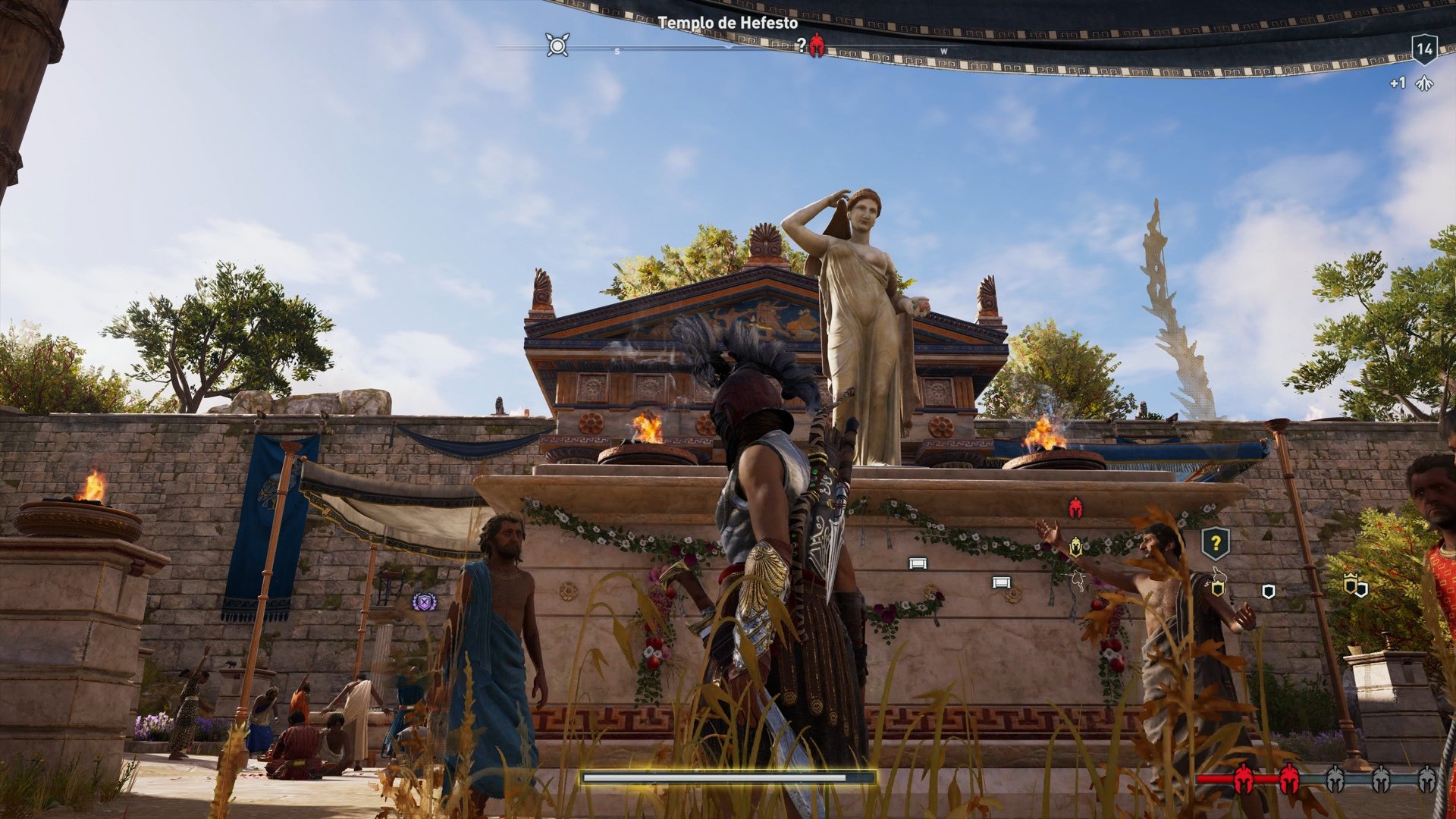Image resolution: width=1456 pixels, height=819 pixels.
Task: Click the red bounty helmet on mercenary meter
Action: coord(1244,778)
